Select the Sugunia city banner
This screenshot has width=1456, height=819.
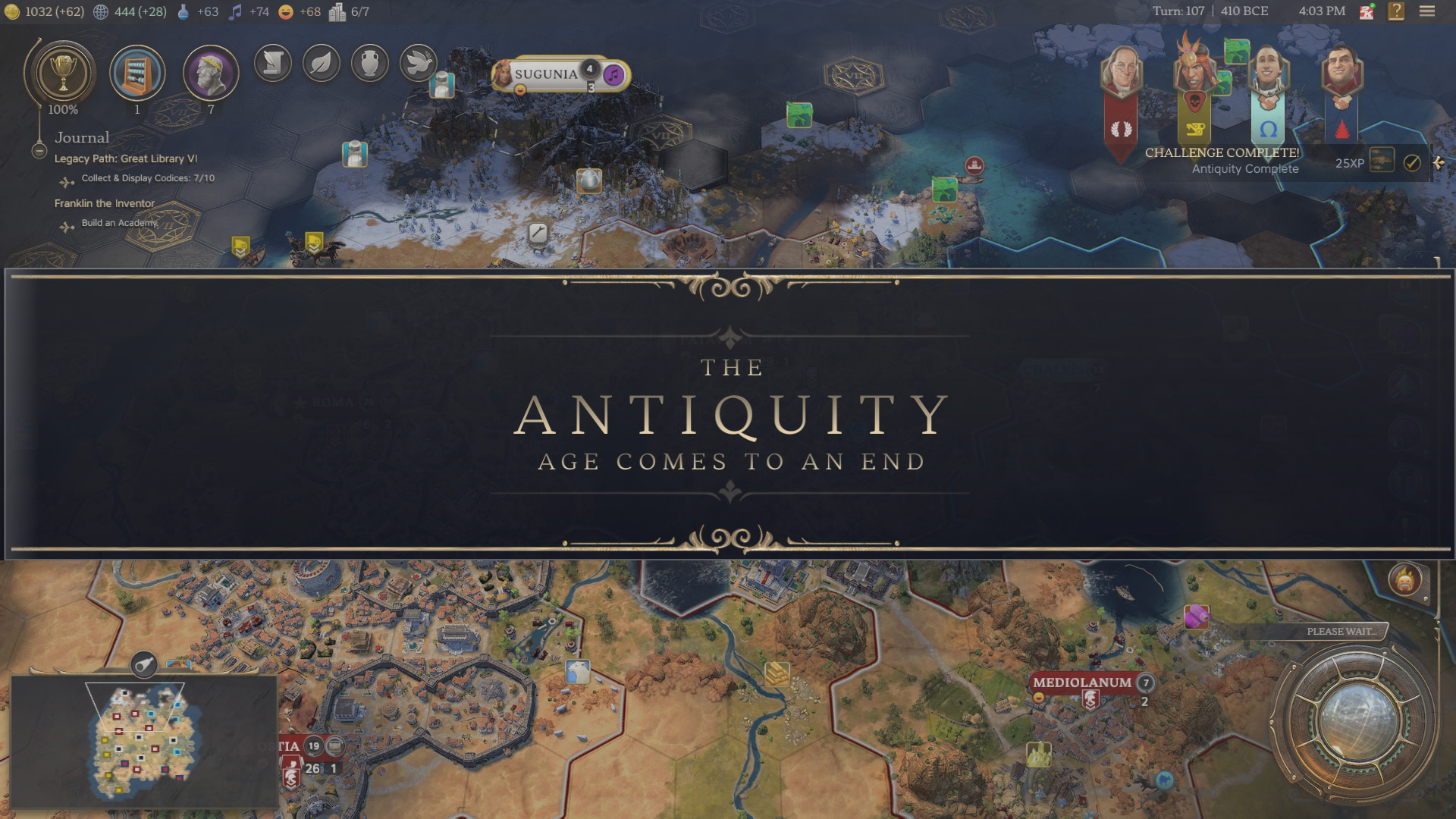point(546,74)
